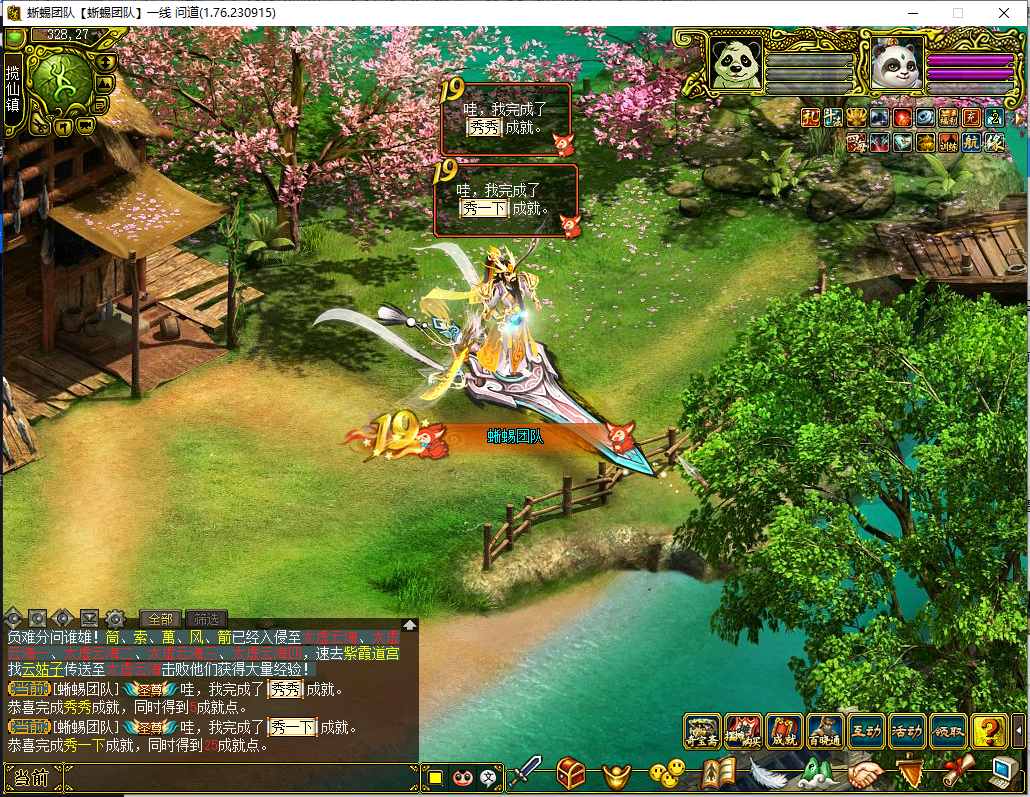Screen dimensions: 1030x797
Task: Open the handshake icon
Action: point(865,774)
